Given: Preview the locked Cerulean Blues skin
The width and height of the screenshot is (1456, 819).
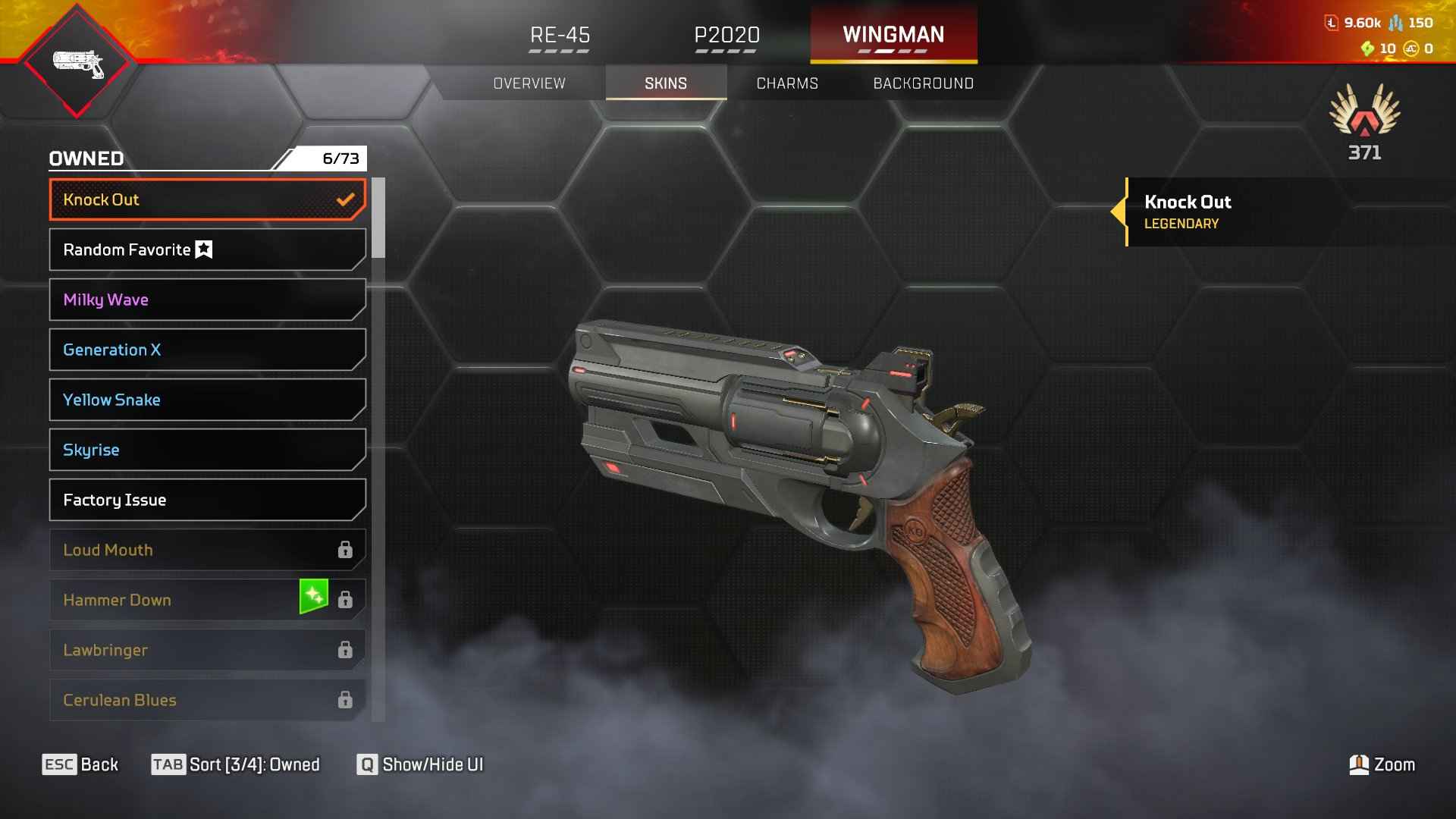Looking at the screenshot, I should point(207,700).
